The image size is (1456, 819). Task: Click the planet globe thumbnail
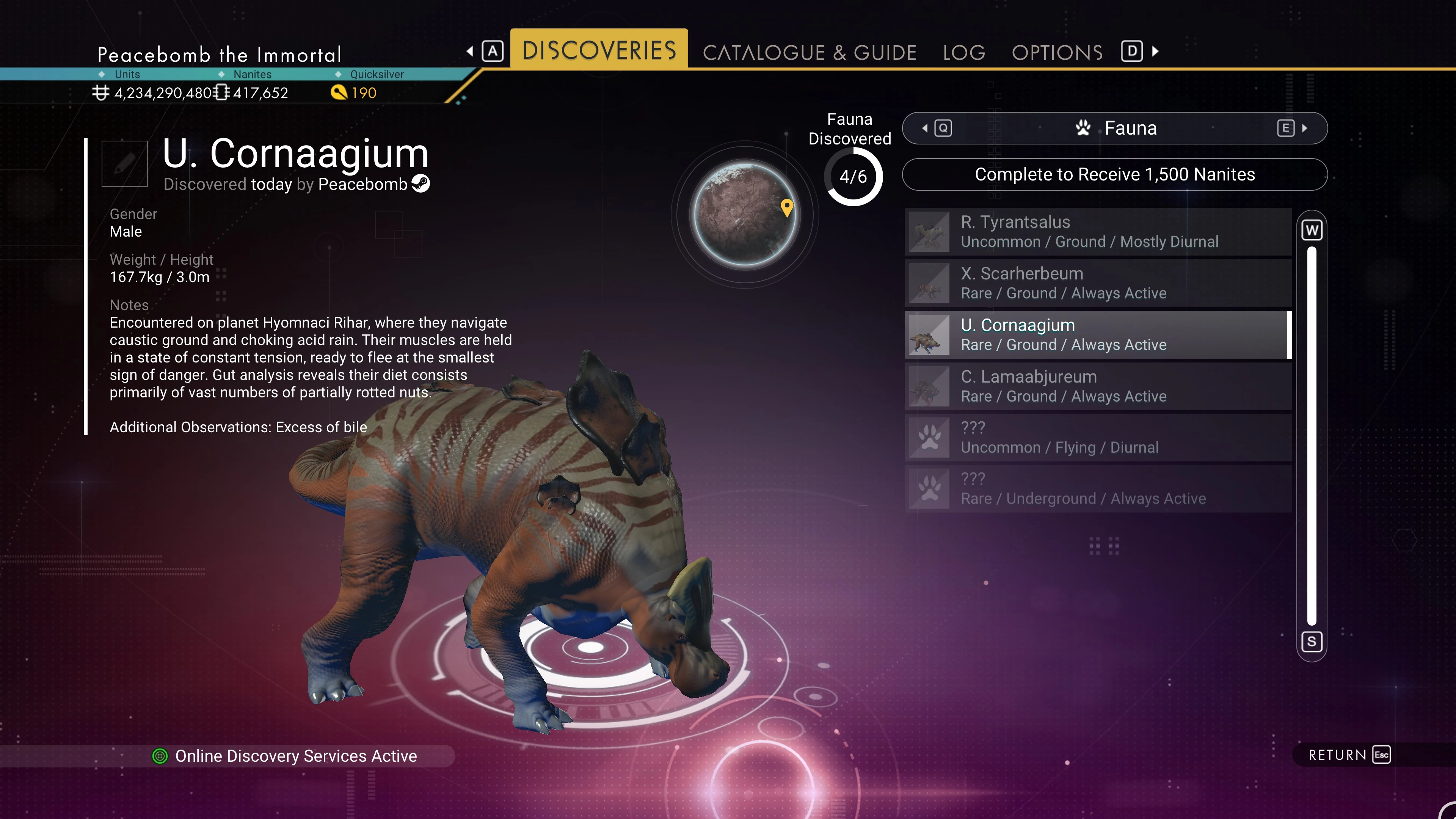click(745, 214)
